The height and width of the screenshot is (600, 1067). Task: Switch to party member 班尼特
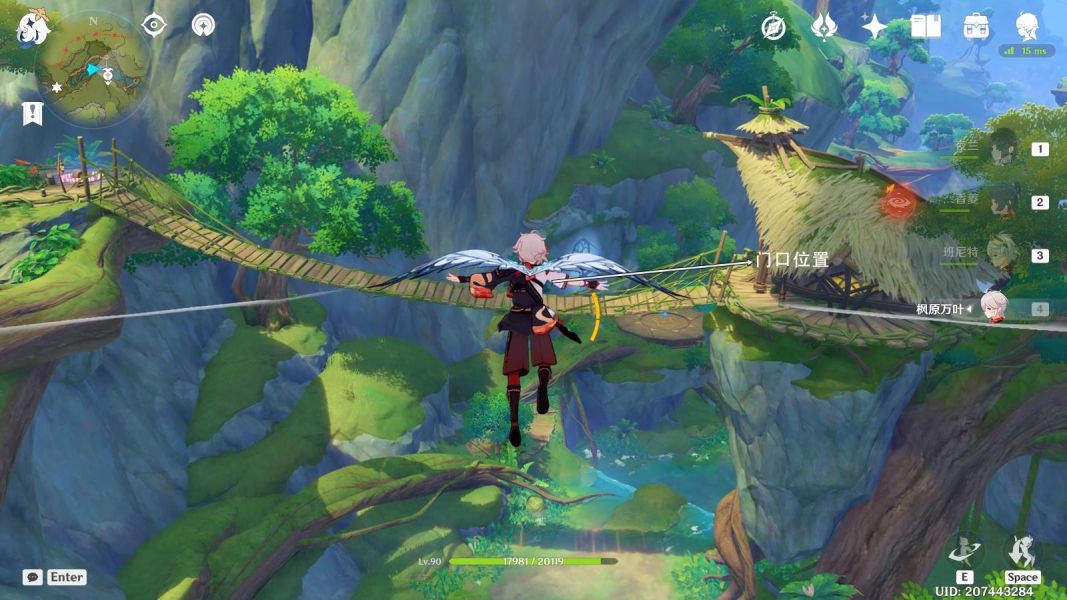point(1003,255)
